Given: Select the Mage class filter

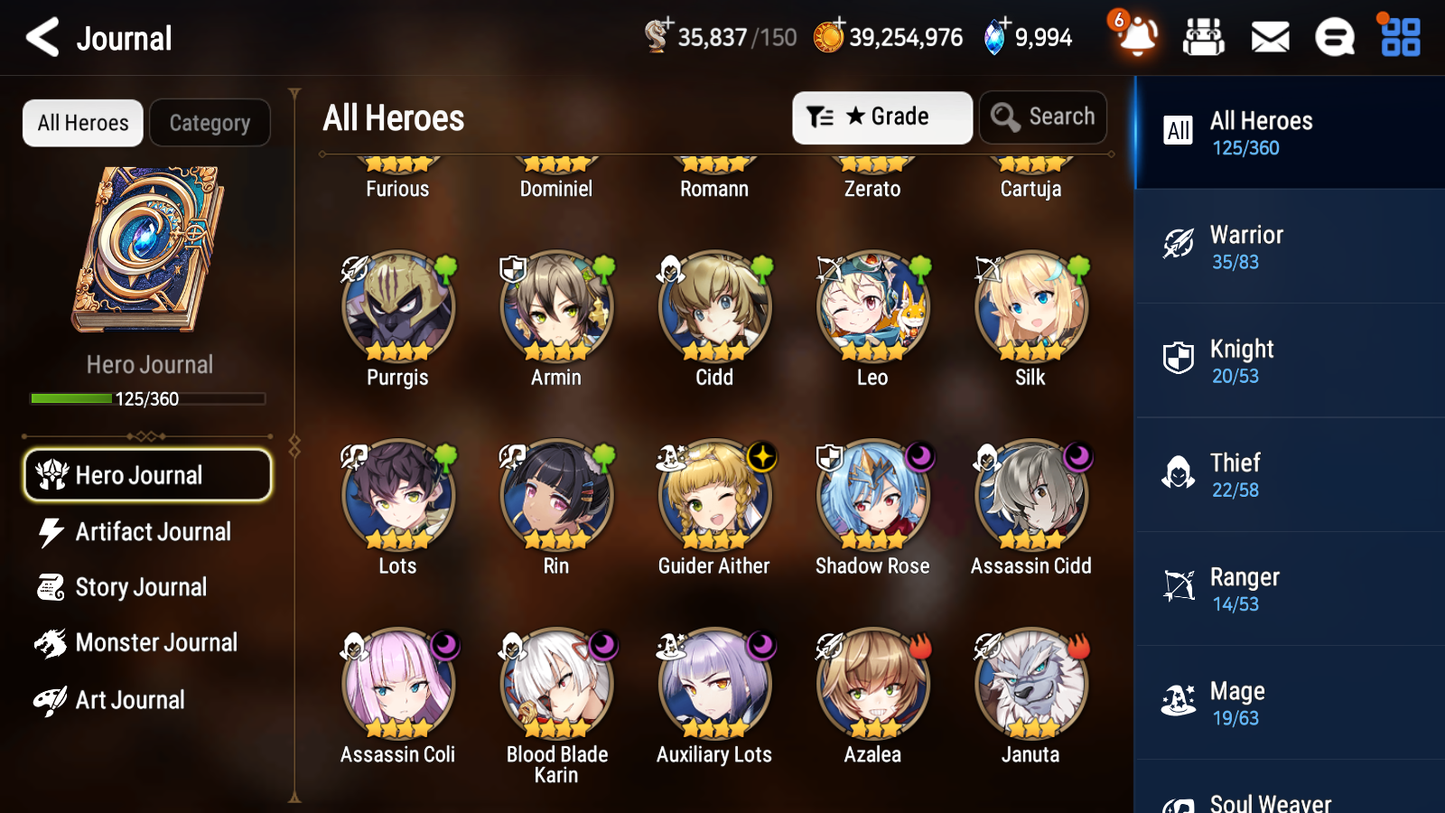Looking at the screenshot, I should pos(1289,702).
